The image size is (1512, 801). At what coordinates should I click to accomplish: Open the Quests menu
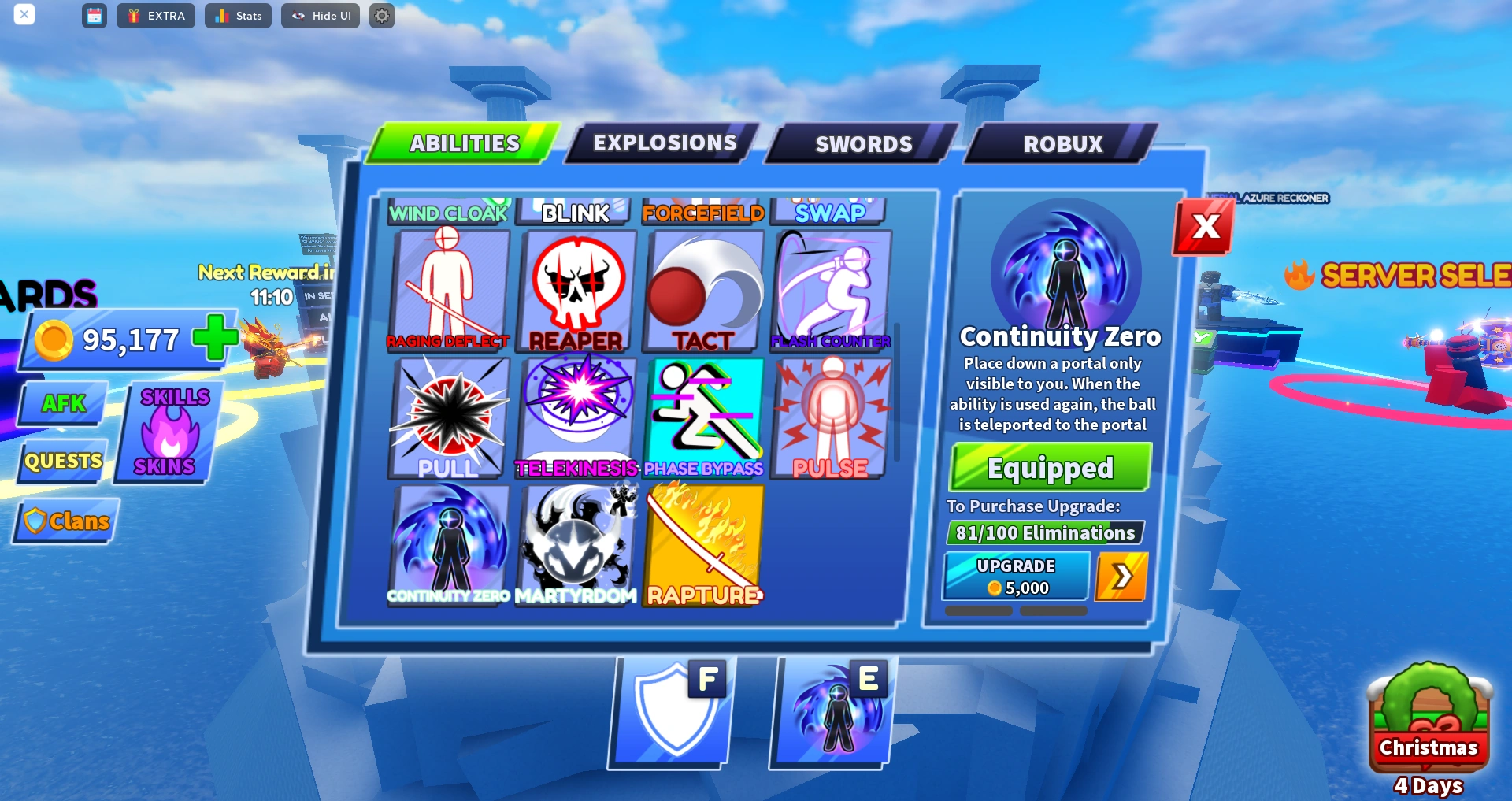[x=61, y=462]
